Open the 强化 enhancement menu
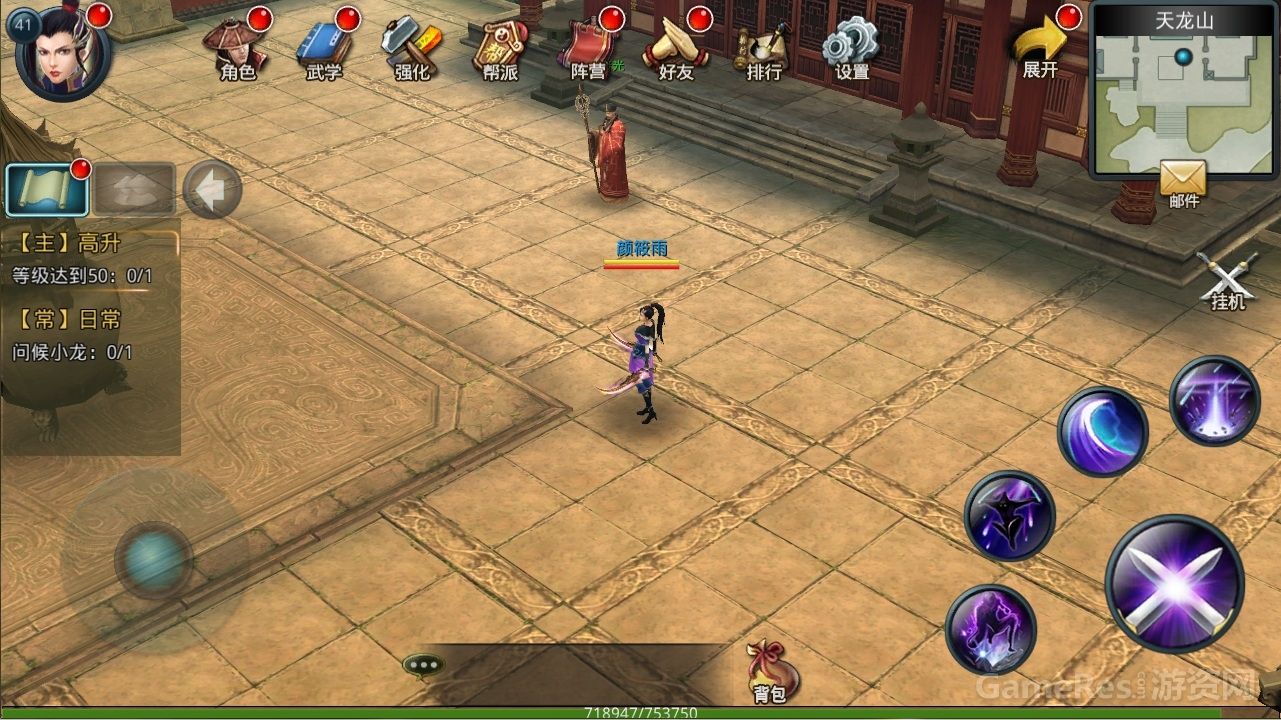1281x720 pixels. [x=411, y=48]
